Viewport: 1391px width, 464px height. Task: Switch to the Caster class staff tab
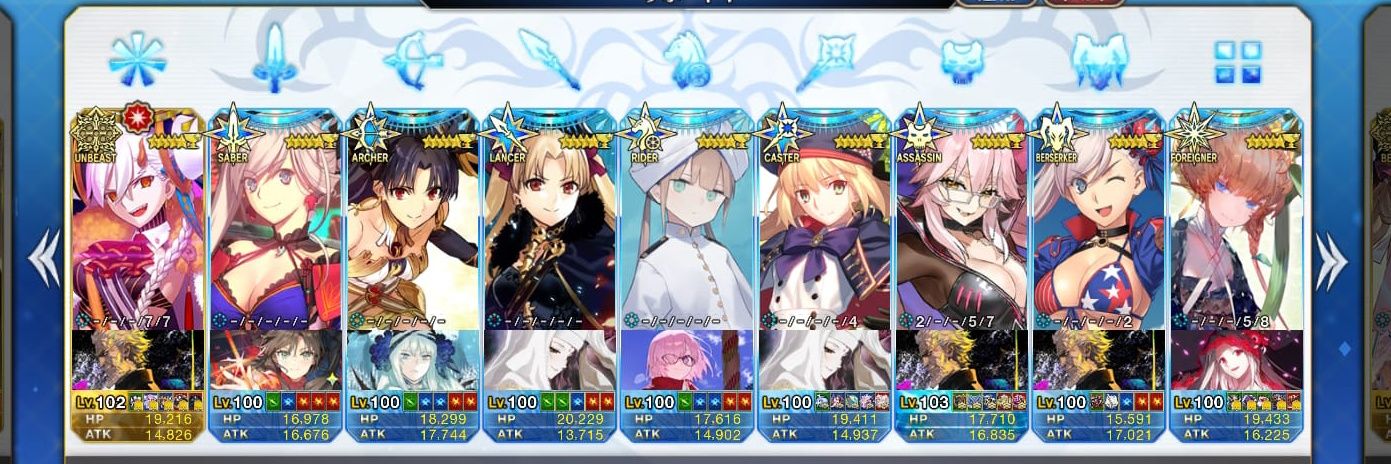click(825, 58)
